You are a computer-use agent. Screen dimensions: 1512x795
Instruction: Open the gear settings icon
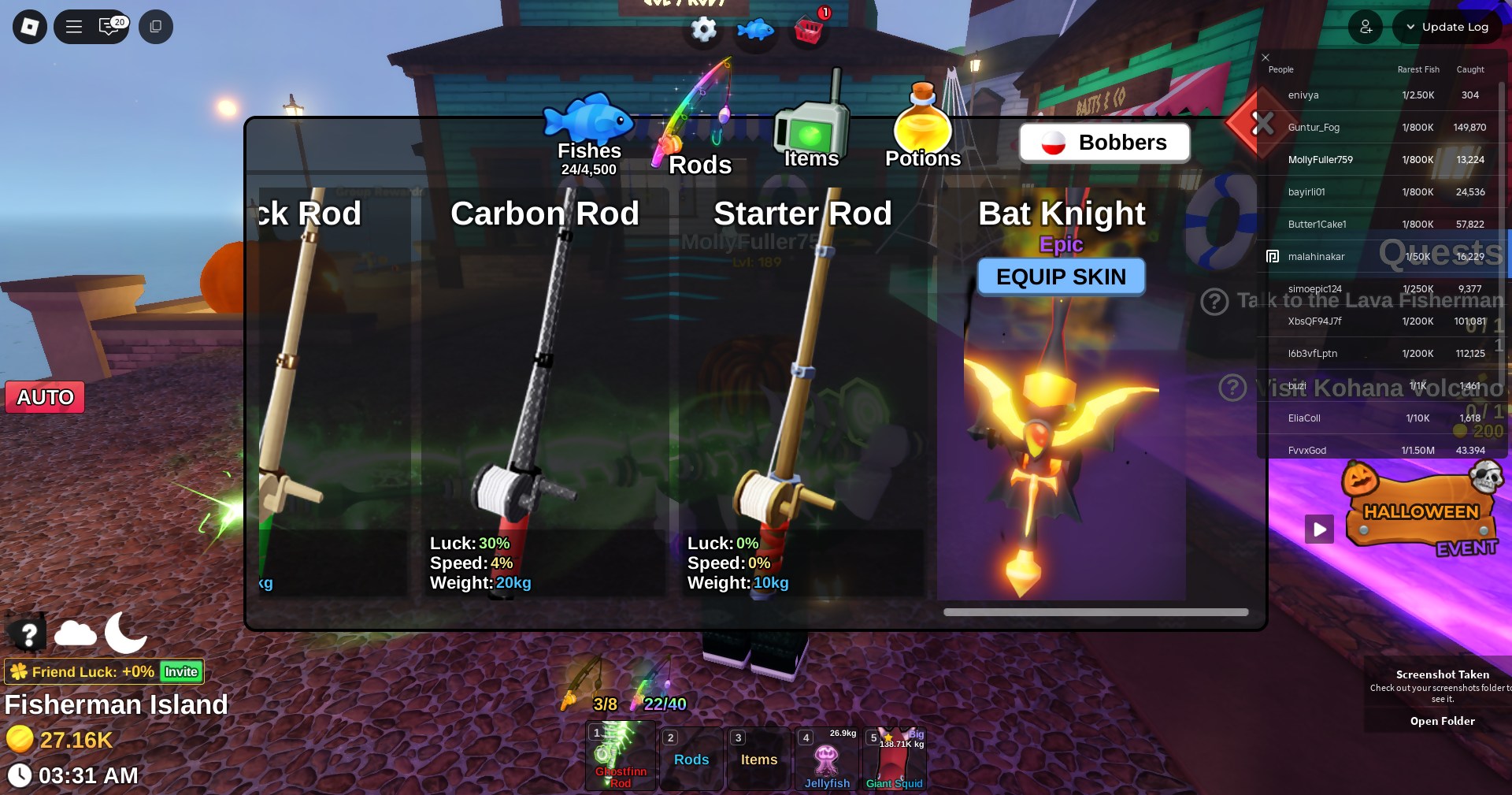pyautogui.click(x=703, y=30)
